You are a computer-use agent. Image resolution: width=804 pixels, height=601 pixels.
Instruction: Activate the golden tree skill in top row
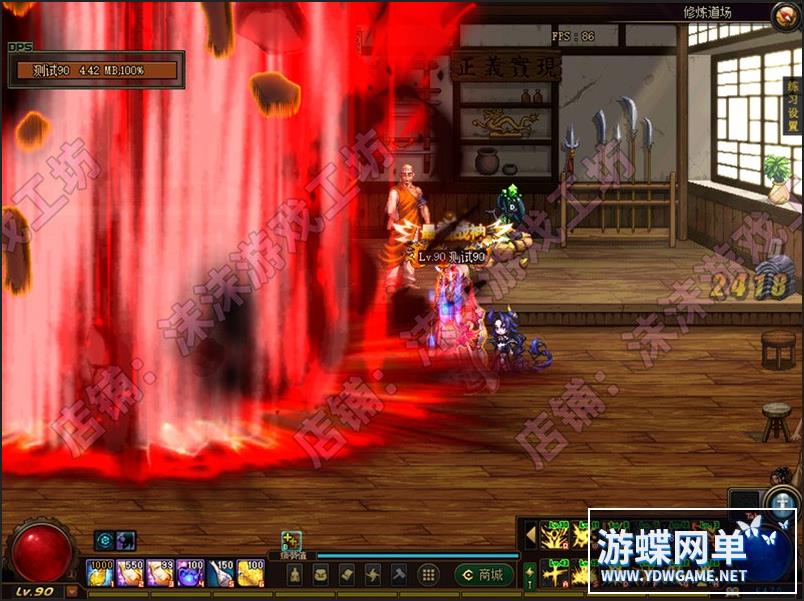click(x=555, y=536)
